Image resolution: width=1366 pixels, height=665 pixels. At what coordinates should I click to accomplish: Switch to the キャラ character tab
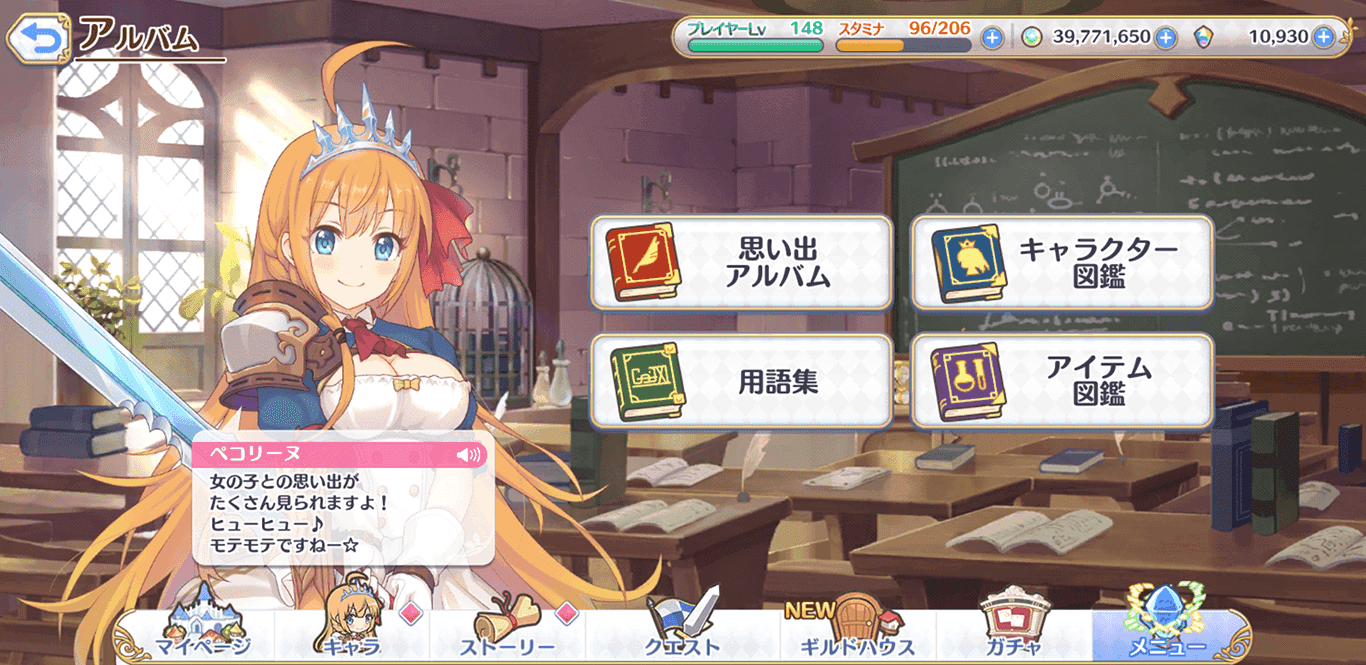click(352, 632)
